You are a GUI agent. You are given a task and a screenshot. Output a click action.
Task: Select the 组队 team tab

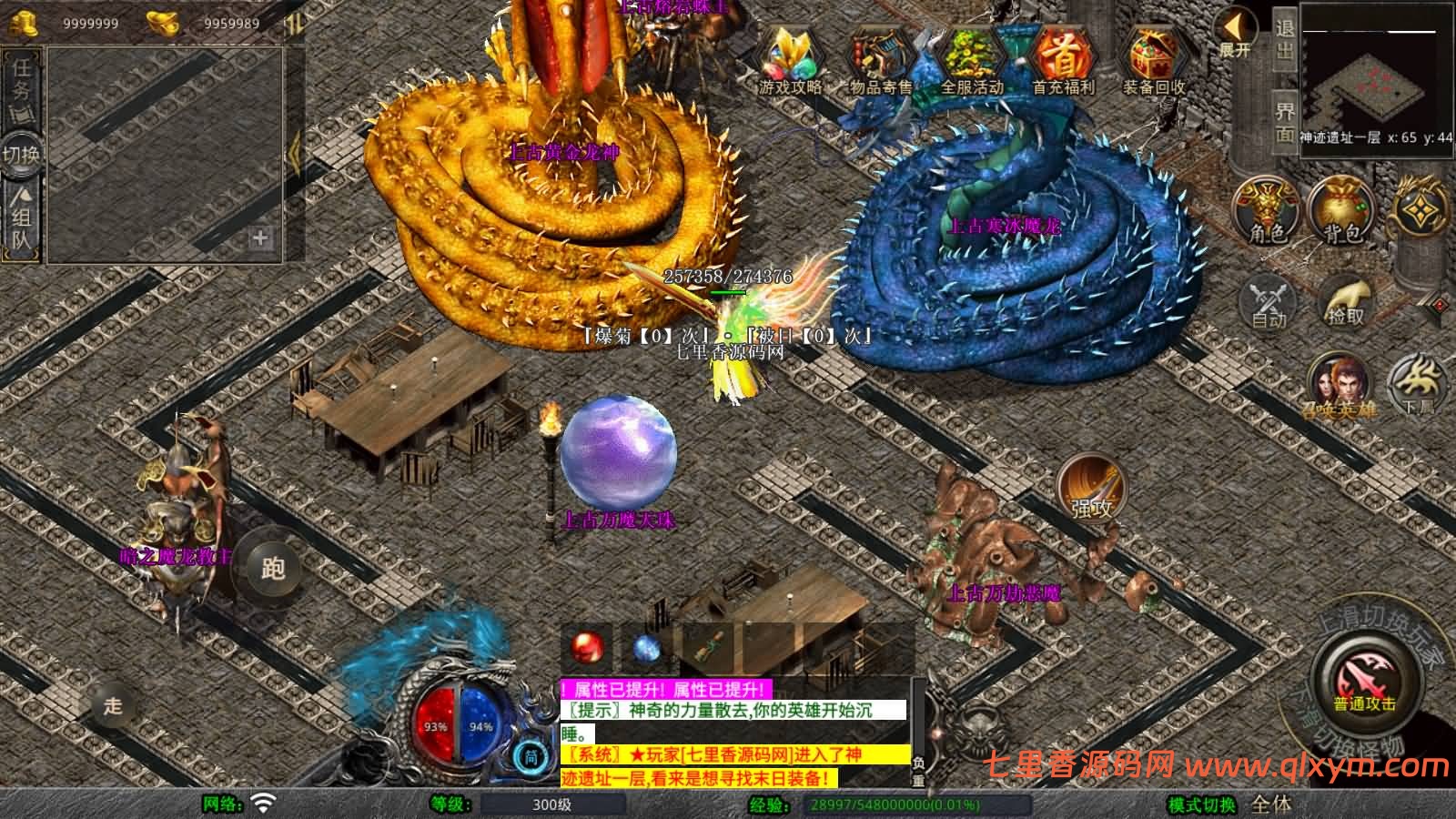[22, 220]
